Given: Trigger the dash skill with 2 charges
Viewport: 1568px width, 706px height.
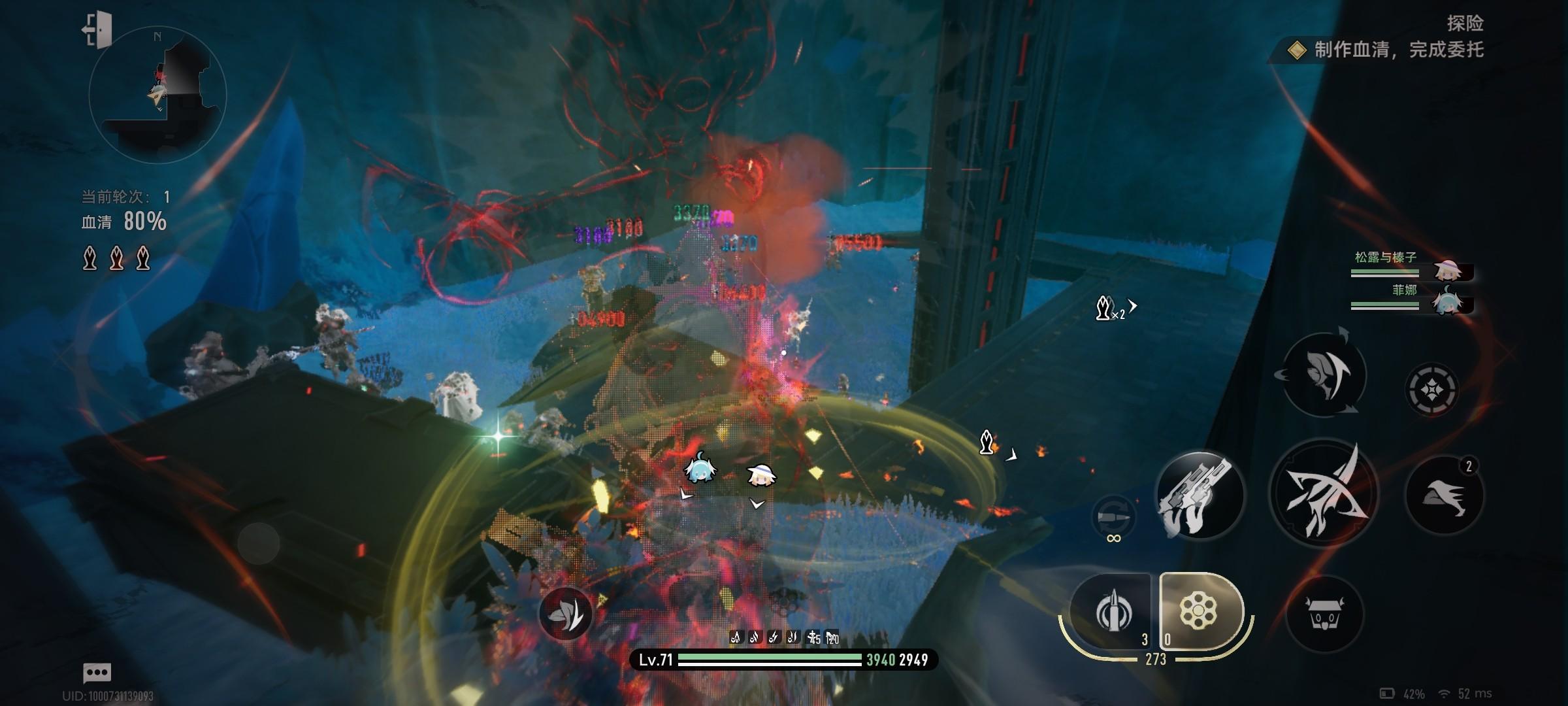Looking at the screenshot, I should (x=1444, y=495).
